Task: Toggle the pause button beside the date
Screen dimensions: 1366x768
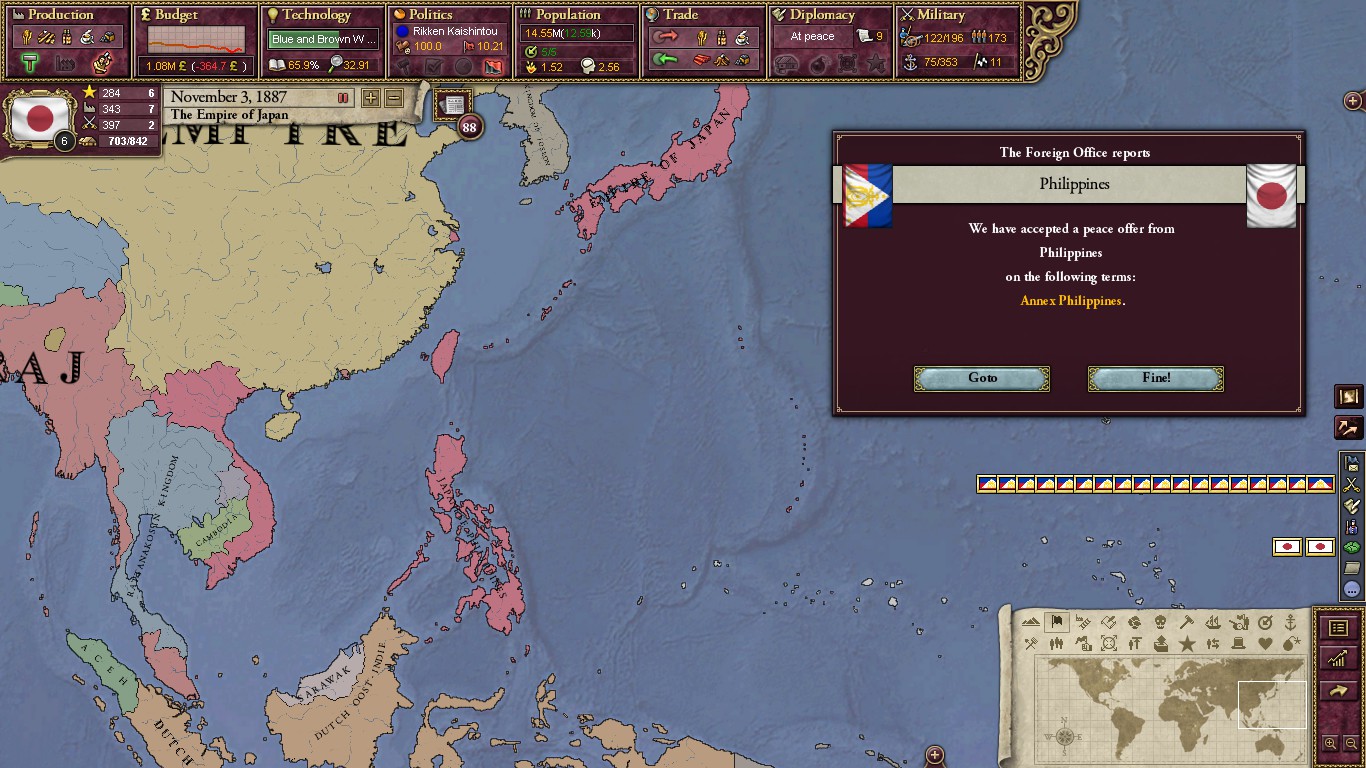Action: [x=343, y=98]
